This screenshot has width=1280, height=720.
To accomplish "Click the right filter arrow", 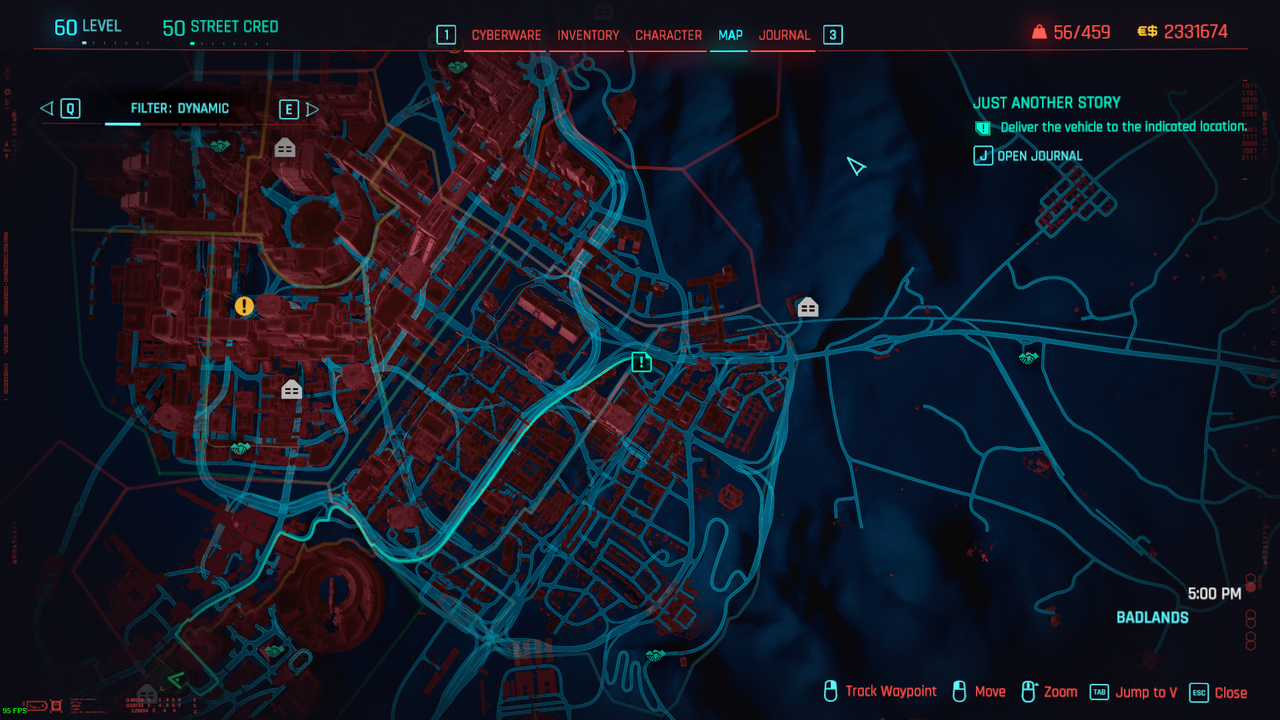I will coord(312,109).
